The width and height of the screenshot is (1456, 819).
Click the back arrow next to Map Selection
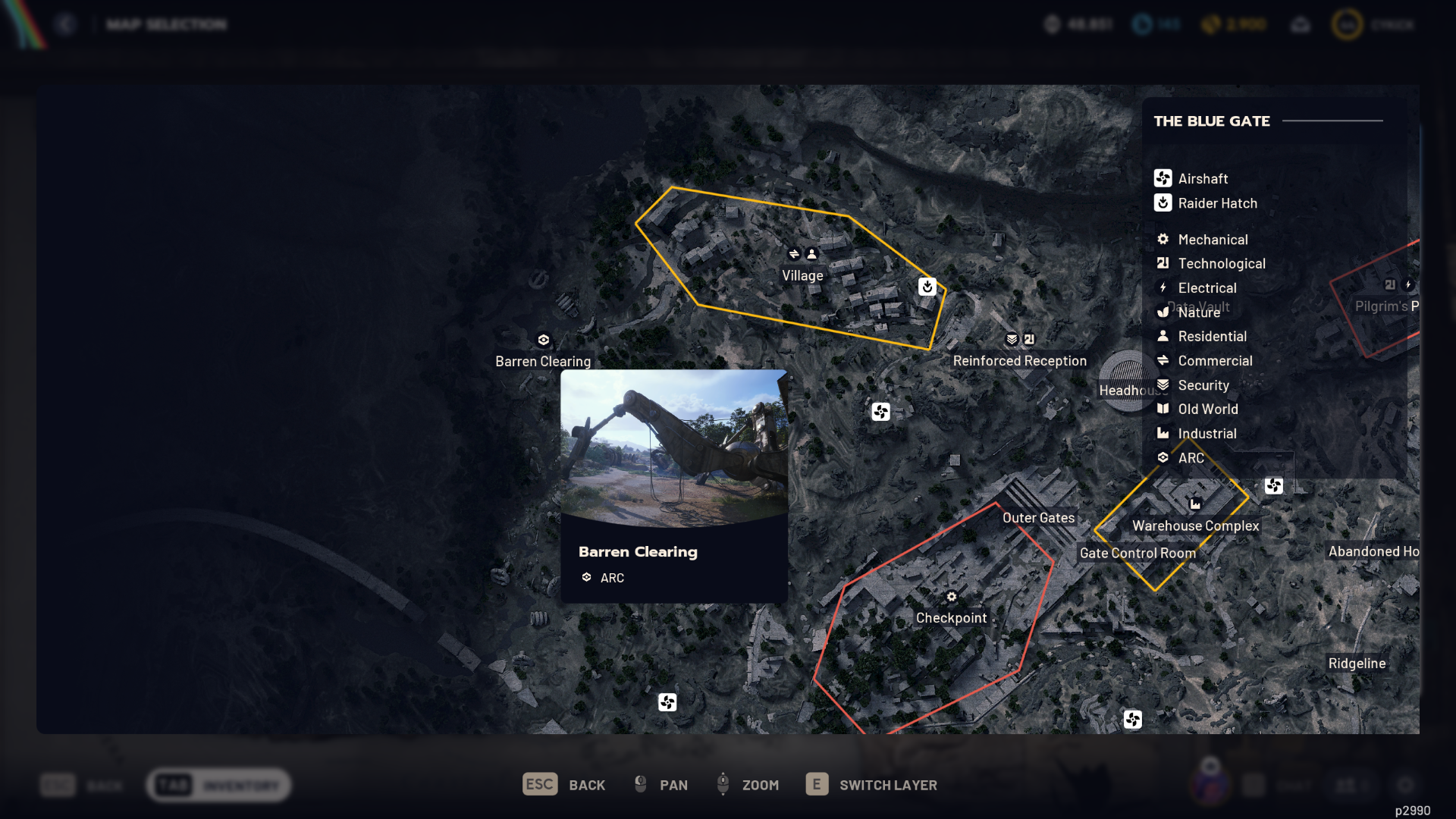66,24
